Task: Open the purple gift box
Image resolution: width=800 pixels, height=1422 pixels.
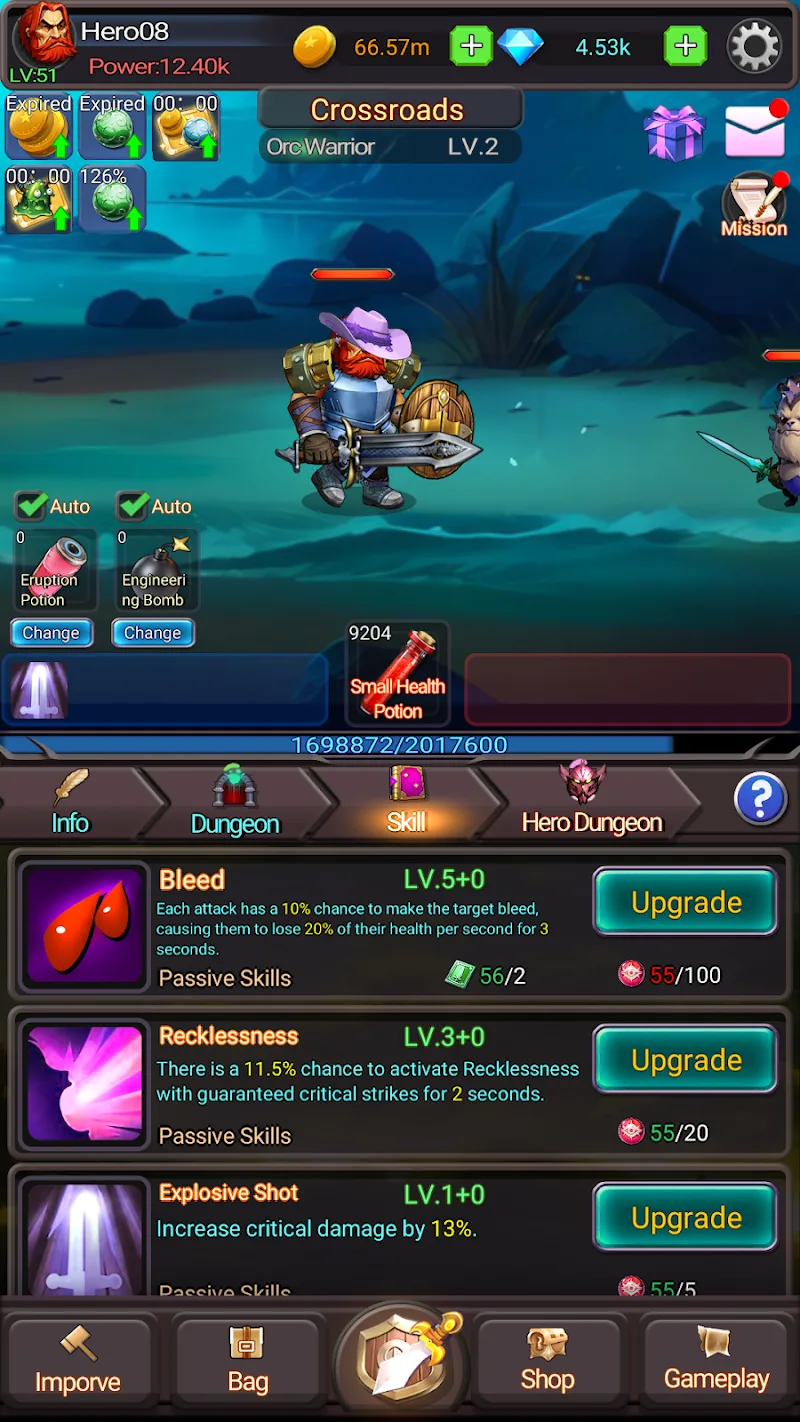Action: point(674,133)
